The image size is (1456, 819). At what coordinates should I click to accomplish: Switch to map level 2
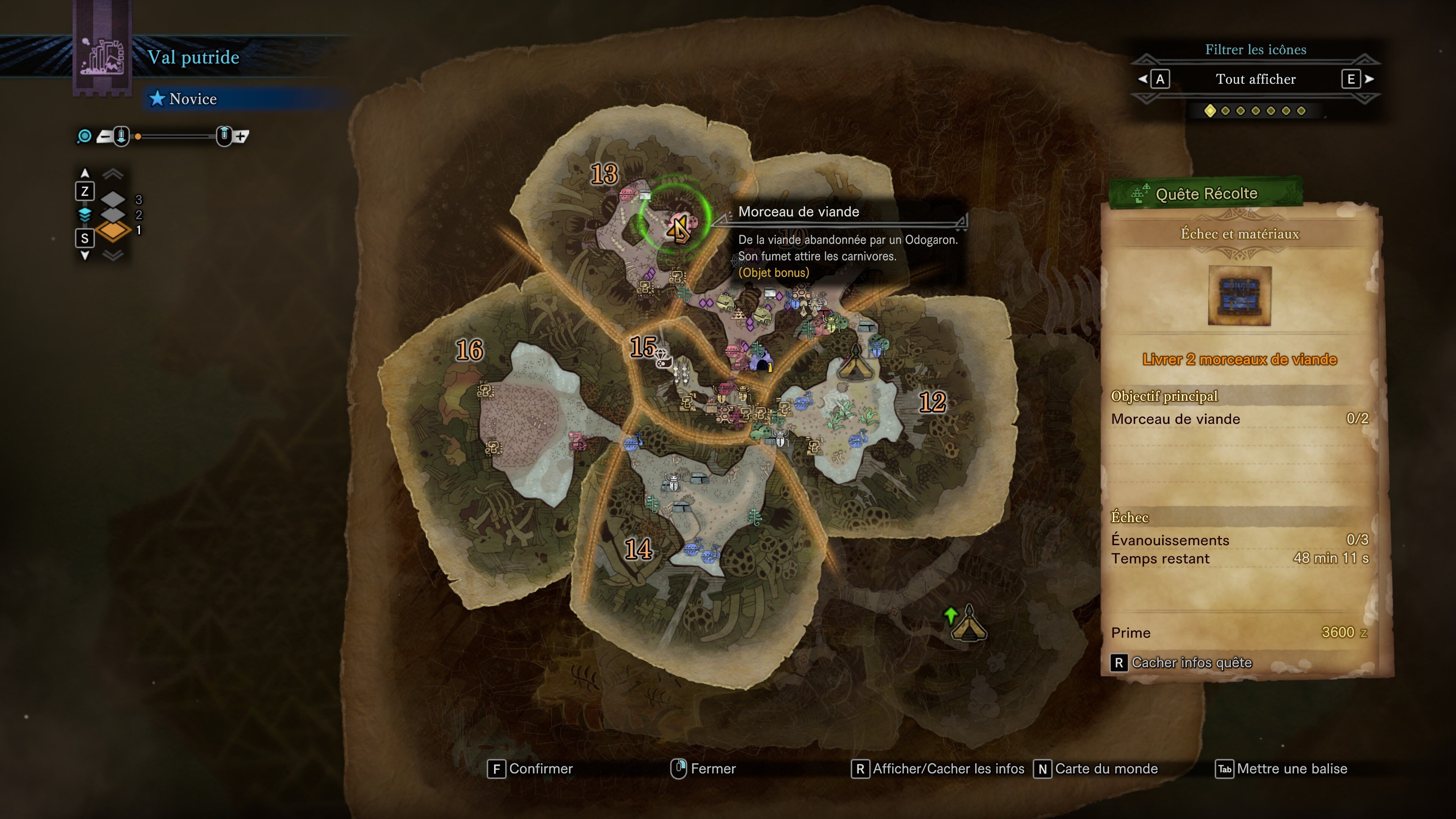pyautogui.click(x=114, y=215)
